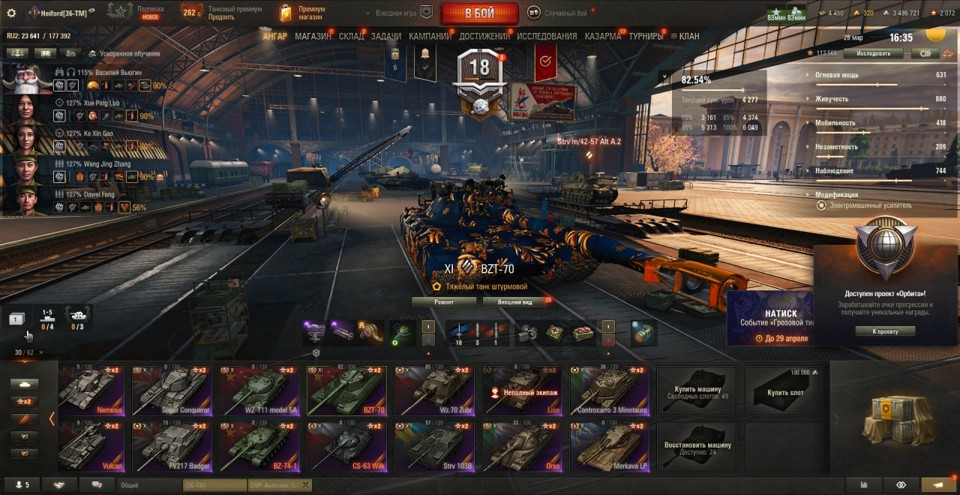Click the Купить слот tile
Image resolution: width=960 pixels, height=495 pixels.
786,390
